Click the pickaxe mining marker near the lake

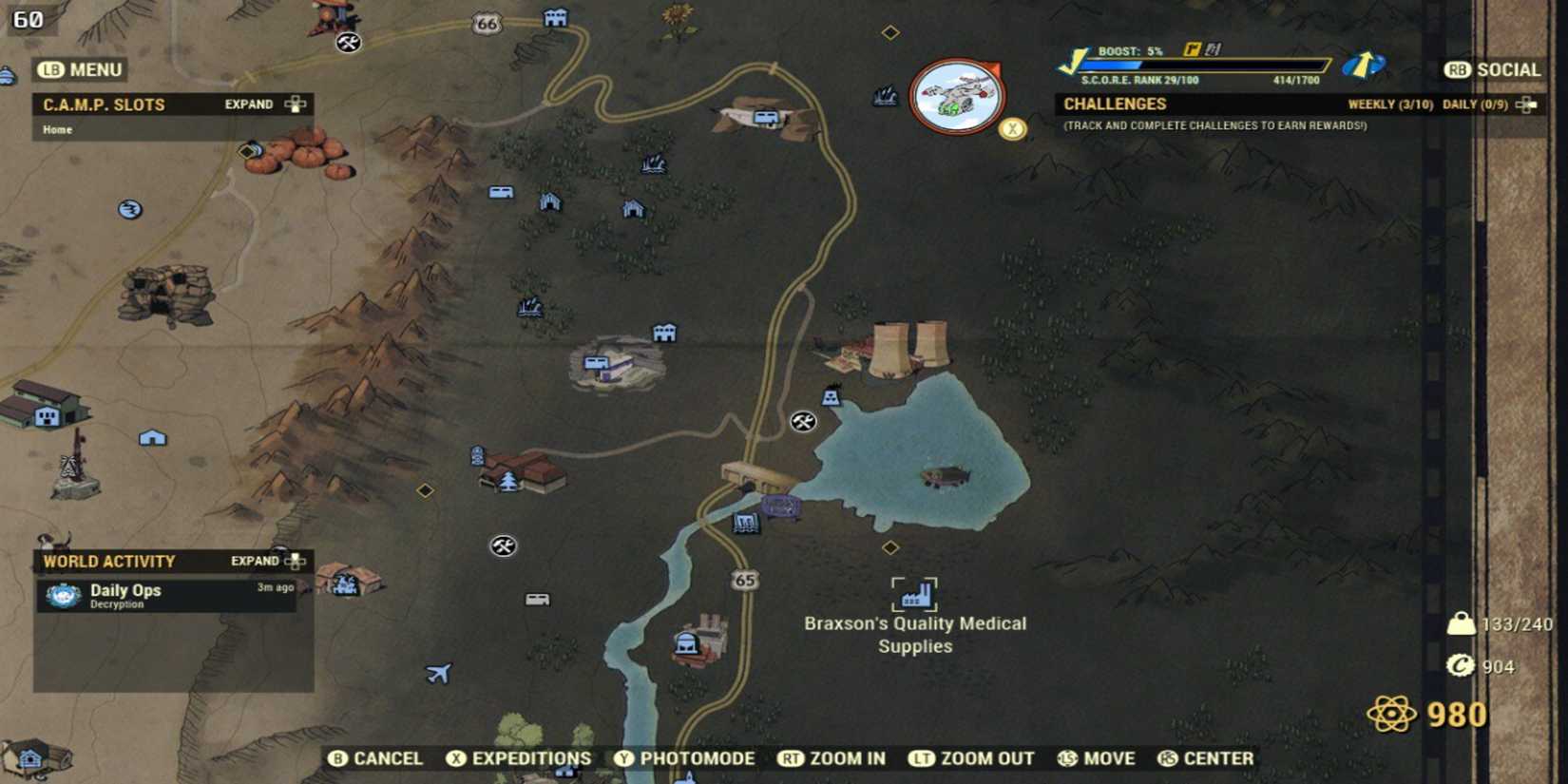point(803,421)
